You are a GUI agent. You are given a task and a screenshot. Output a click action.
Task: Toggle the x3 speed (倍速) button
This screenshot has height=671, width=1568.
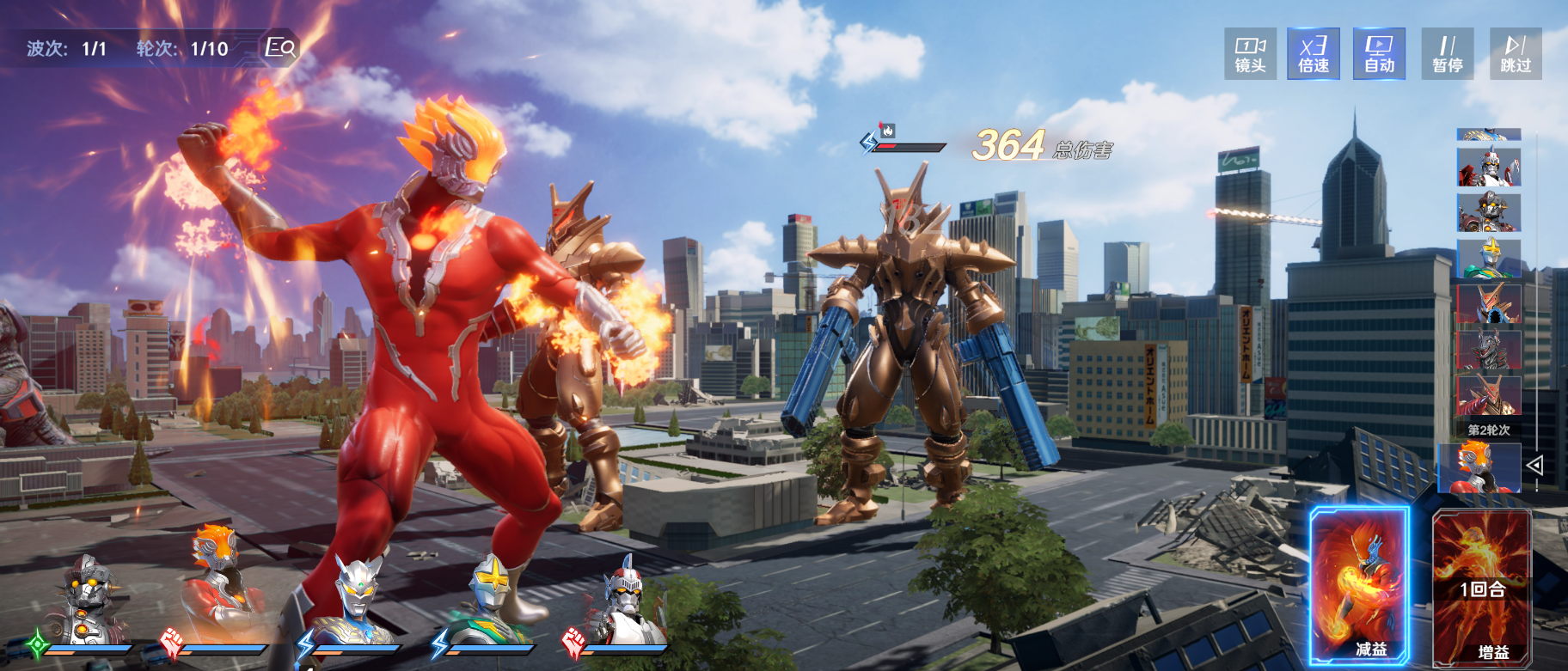tap(1314, 54)
